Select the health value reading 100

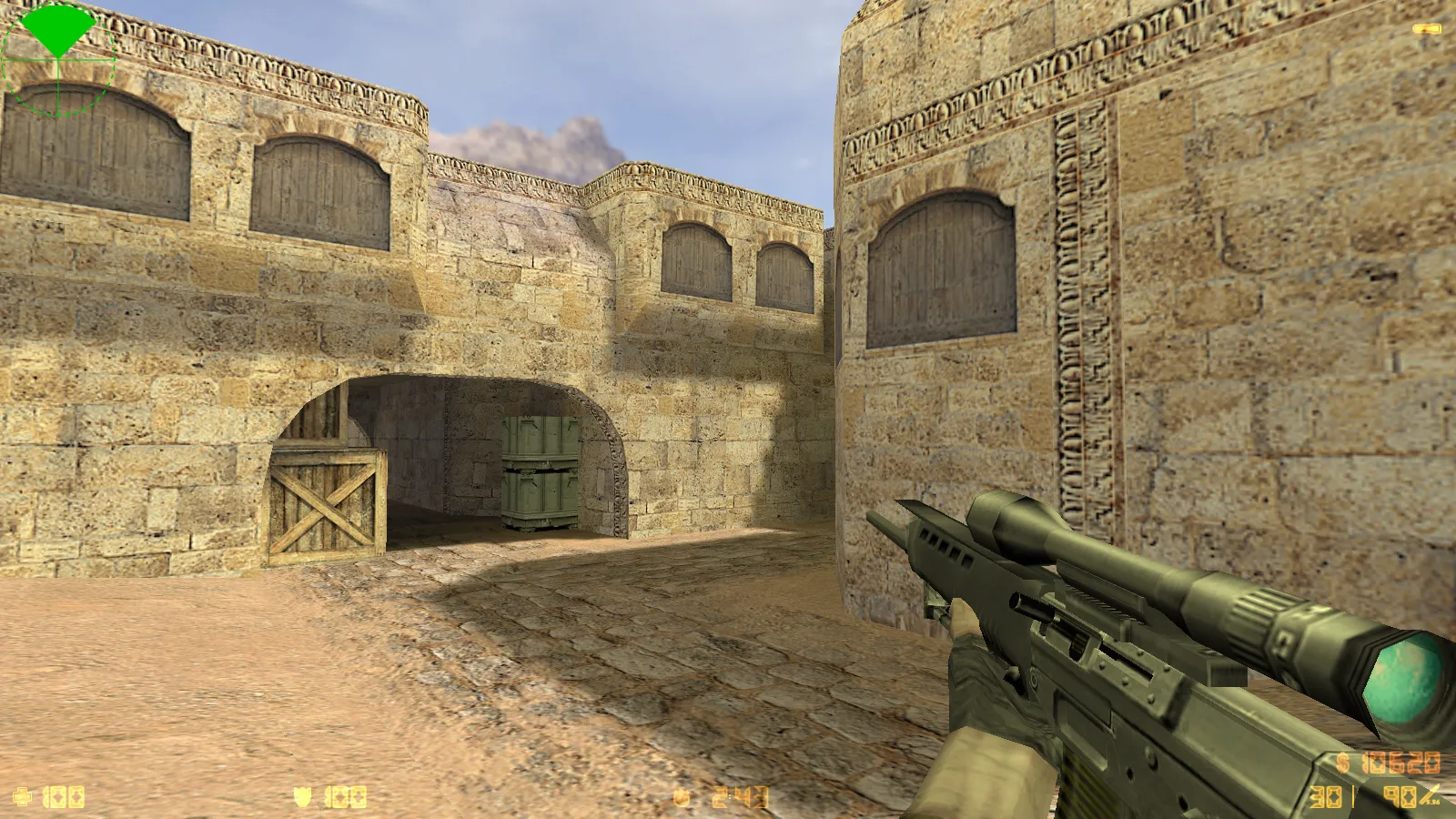62,796
